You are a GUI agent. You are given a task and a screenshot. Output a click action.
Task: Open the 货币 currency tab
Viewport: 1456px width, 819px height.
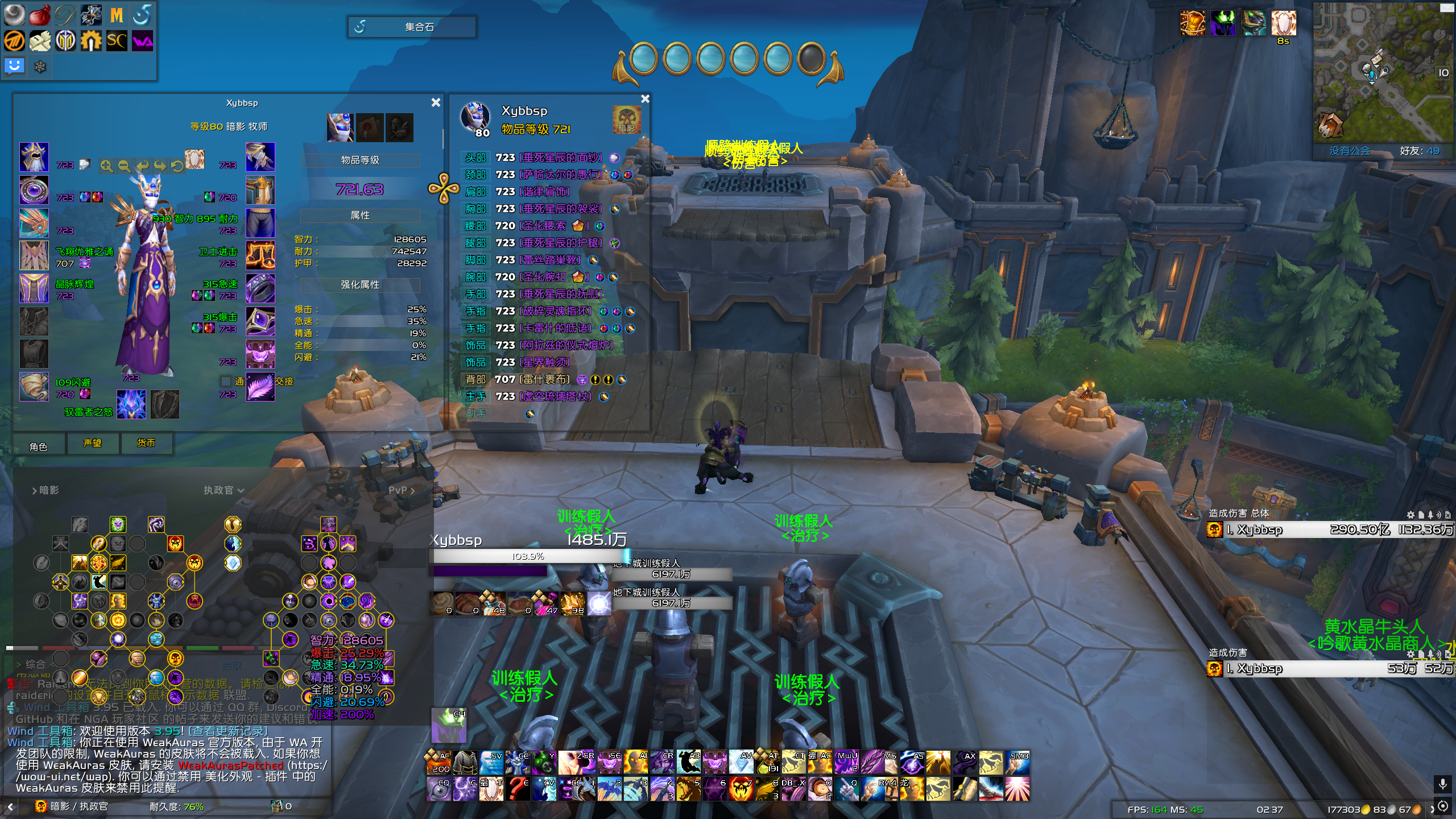146,443
